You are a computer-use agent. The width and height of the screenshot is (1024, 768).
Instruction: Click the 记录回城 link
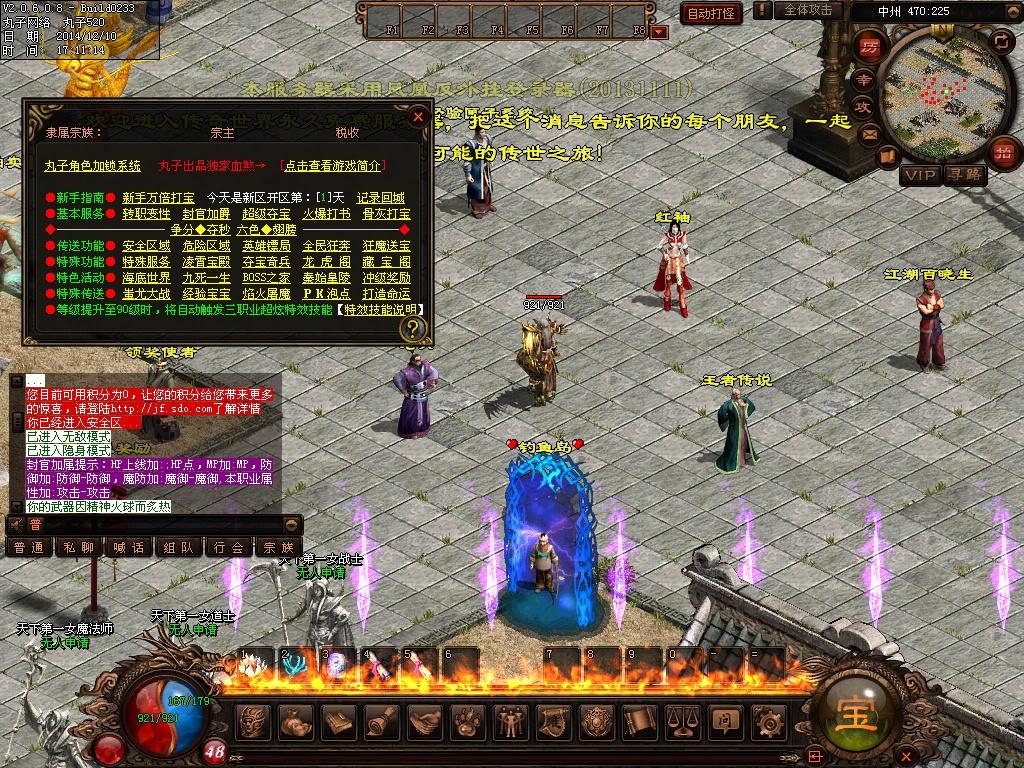click(381, 198)
